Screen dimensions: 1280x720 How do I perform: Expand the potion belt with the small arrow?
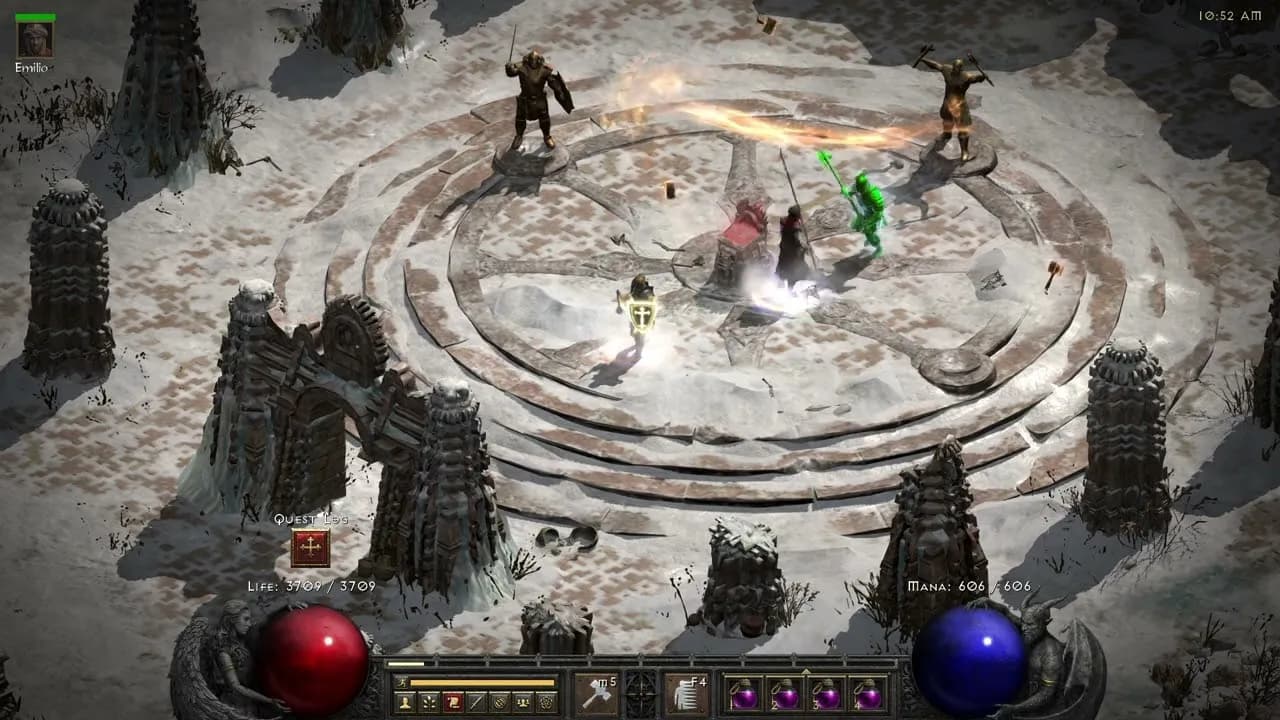click(806, 671)
